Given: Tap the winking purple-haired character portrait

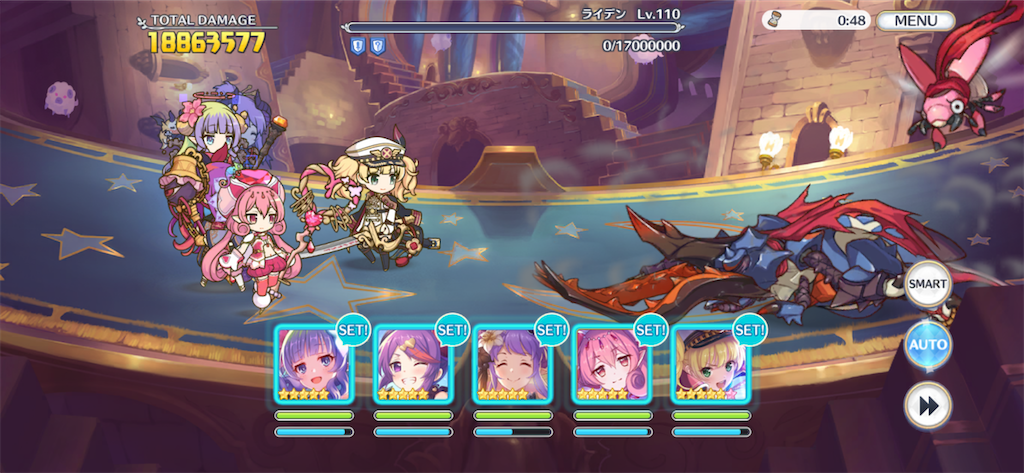Looking at the screenshot, I should click(x=413, y=363).
